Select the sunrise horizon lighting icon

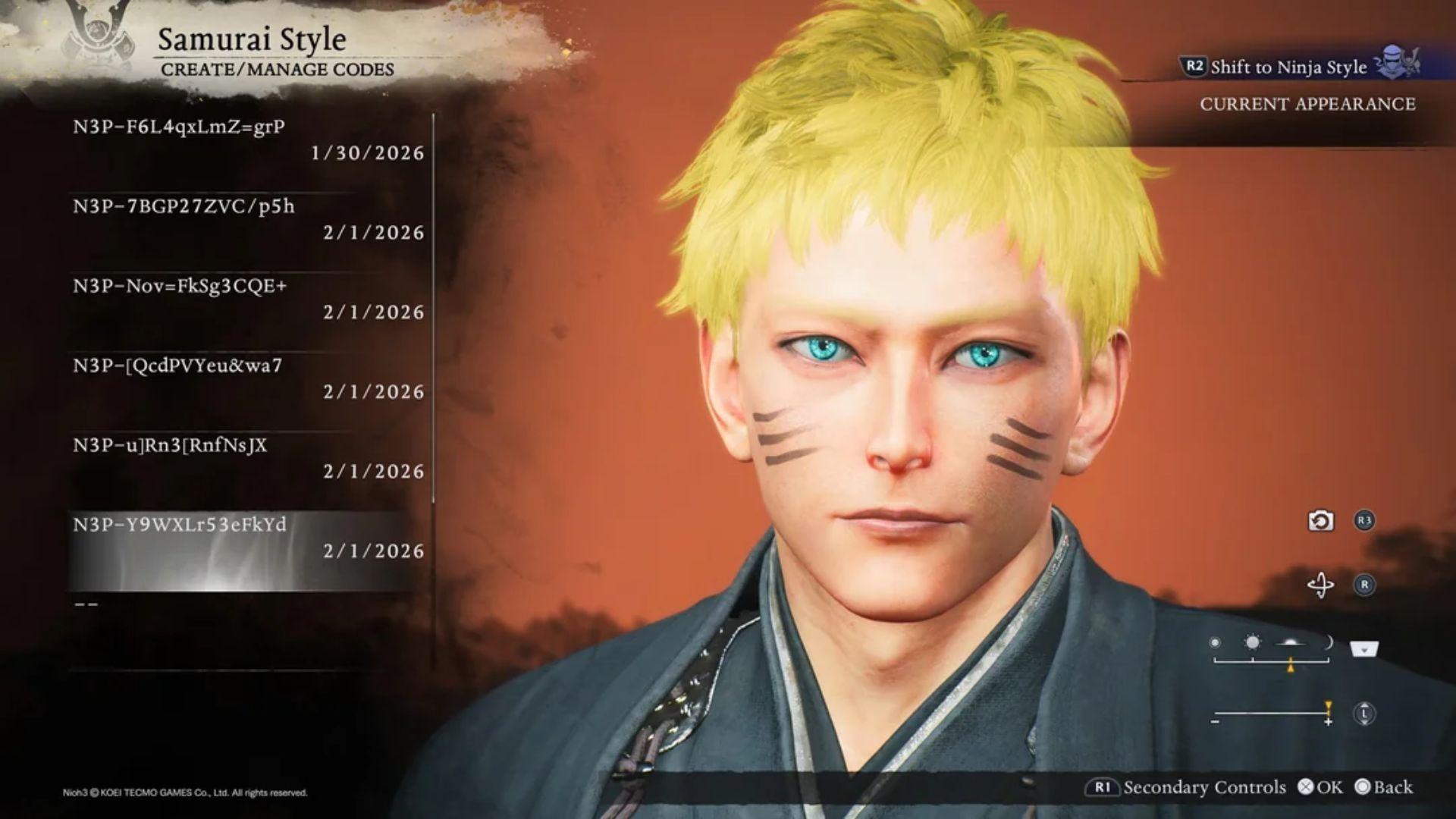point(1291,642)
